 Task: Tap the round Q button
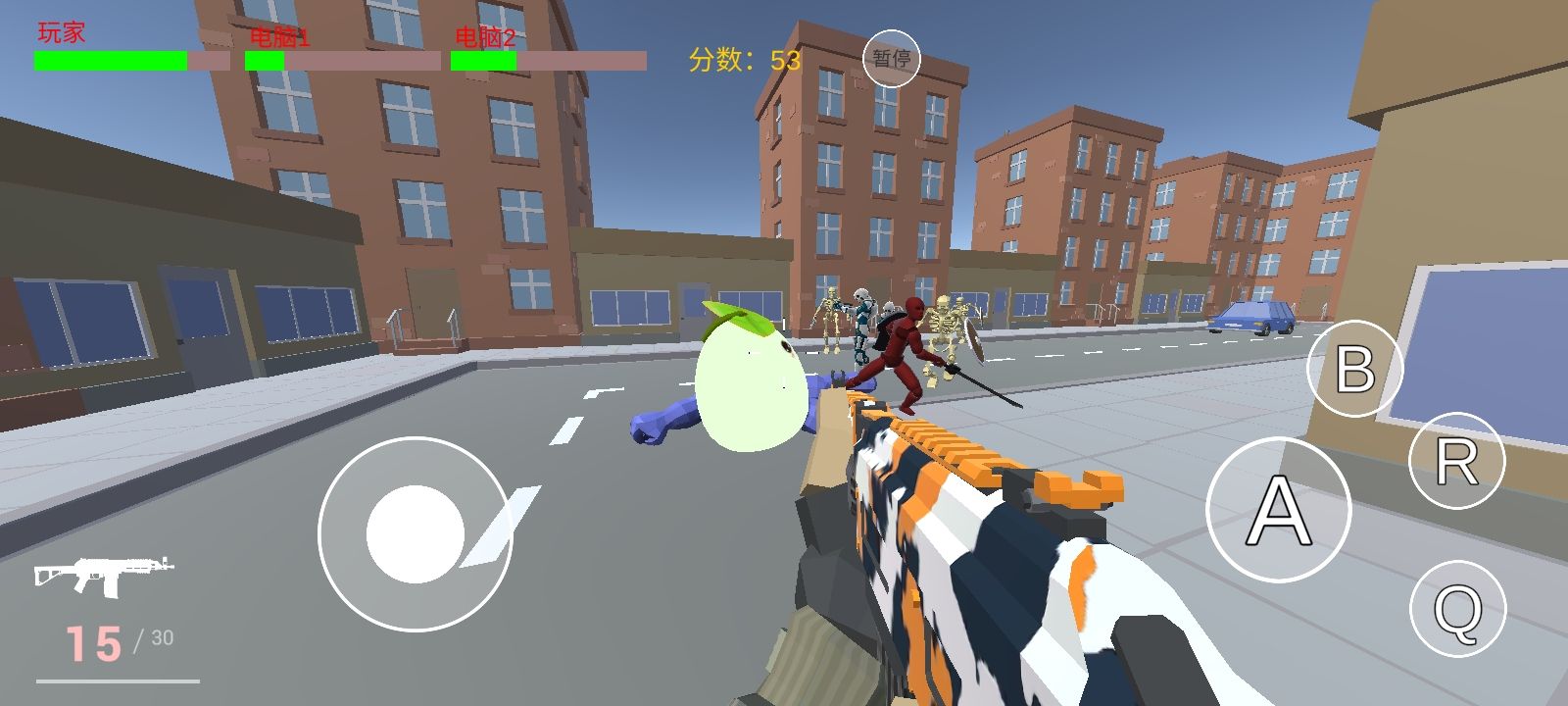pyautogui.click(x=1457, y=610)
